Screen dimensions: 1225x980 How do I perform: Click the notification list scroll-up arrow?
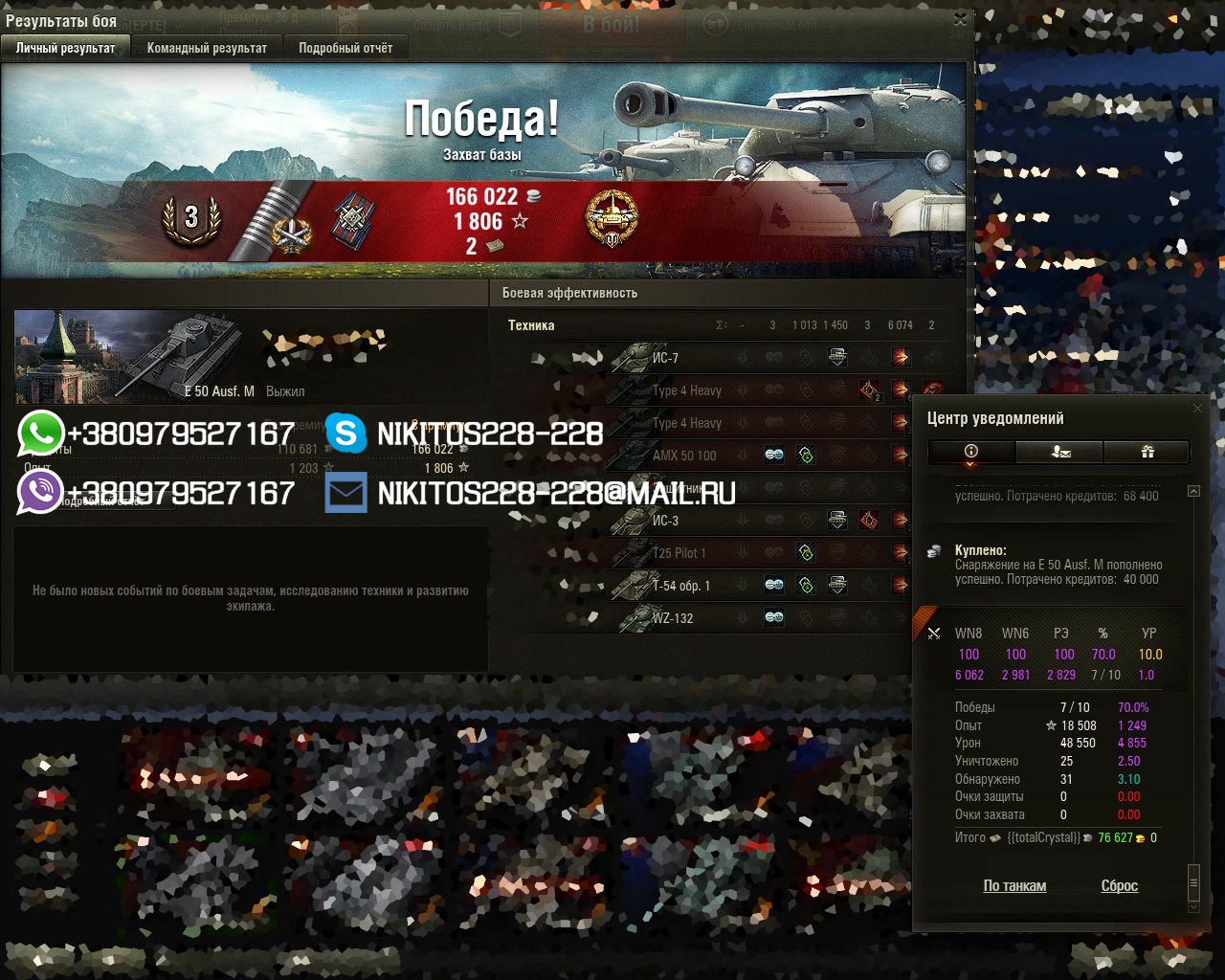click(1193, 491)
